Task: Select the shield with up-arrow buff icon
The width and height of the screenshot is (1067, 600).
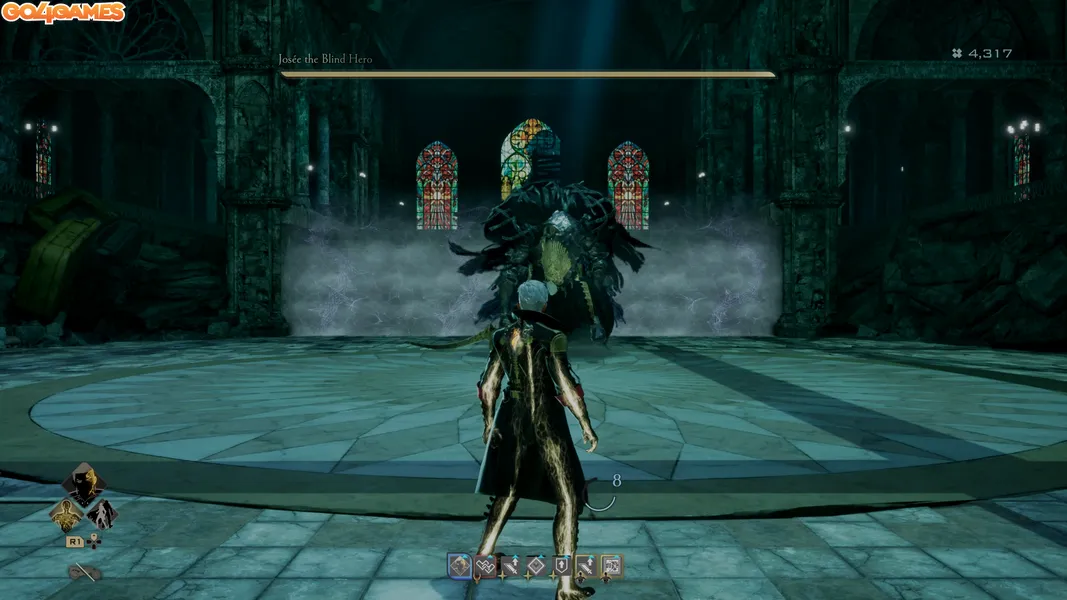Action: pyautogui.click(x=561, y=566)
